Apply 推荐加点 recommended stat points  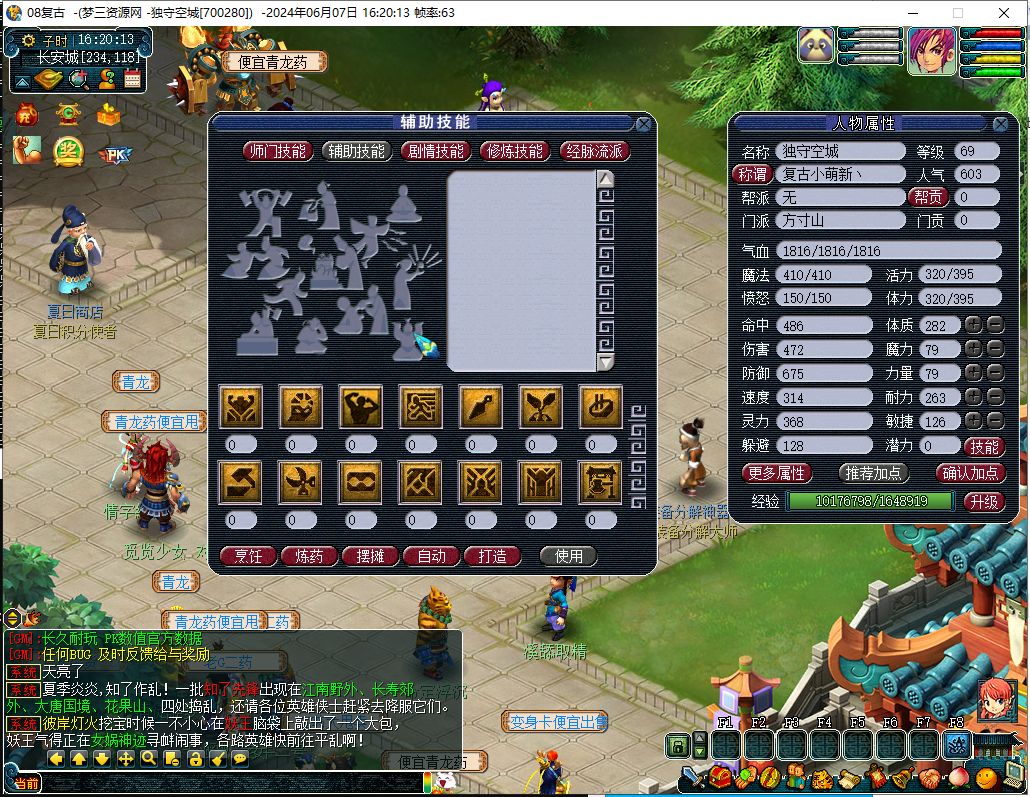tap(873, 473)
